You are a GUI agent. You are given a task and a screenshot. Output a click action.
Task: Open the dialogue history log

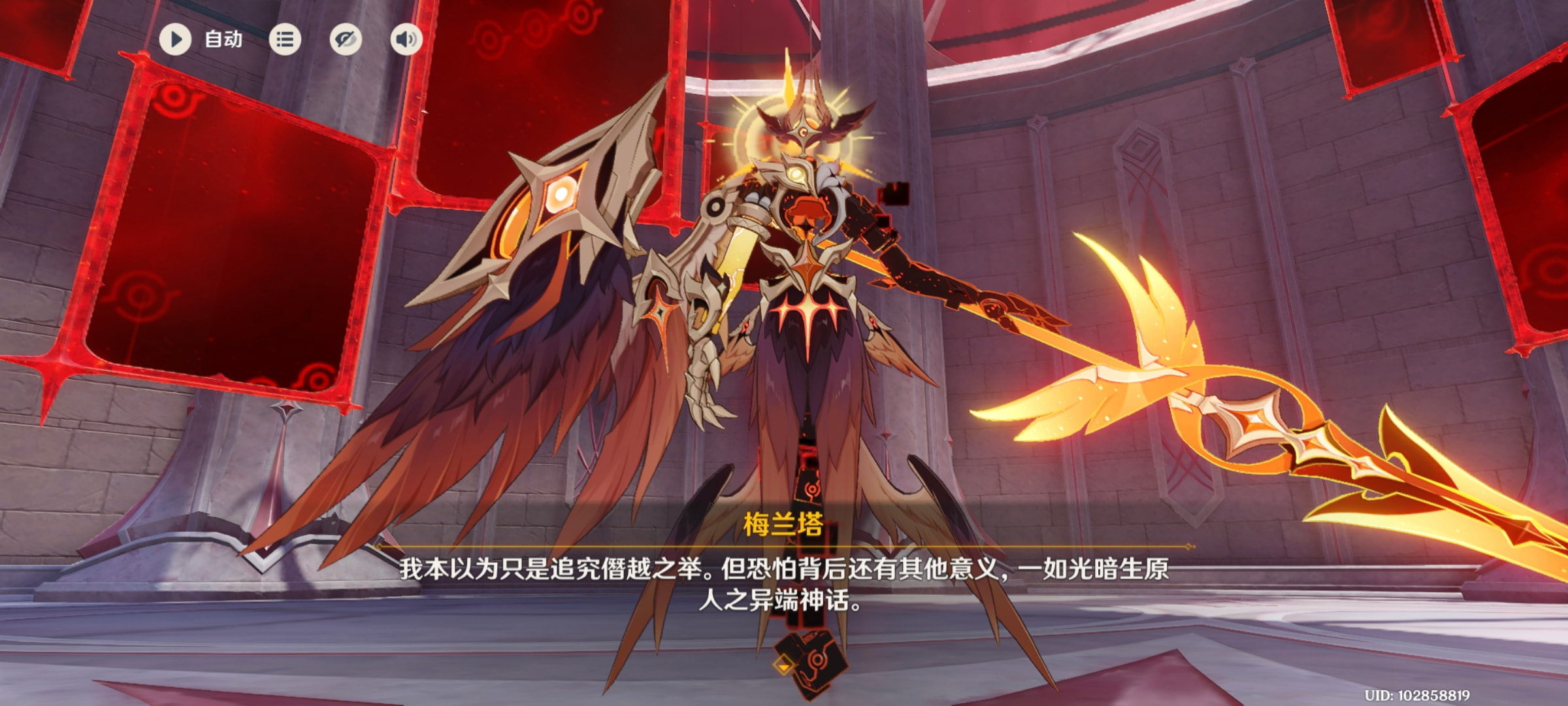tap(285, 40)
